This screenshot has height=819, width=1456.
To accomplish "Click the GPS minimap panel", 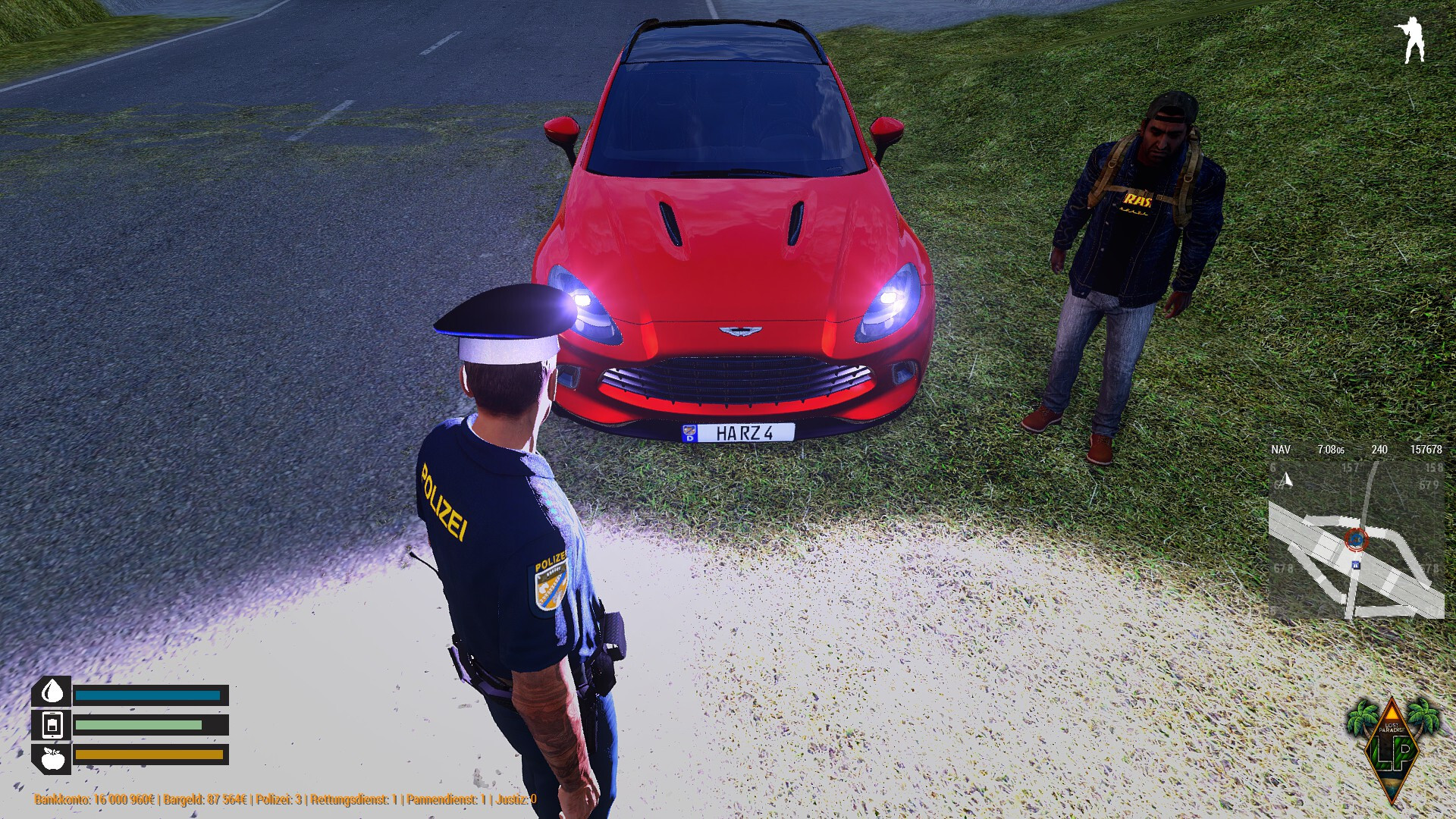I will coord(1356,538).
